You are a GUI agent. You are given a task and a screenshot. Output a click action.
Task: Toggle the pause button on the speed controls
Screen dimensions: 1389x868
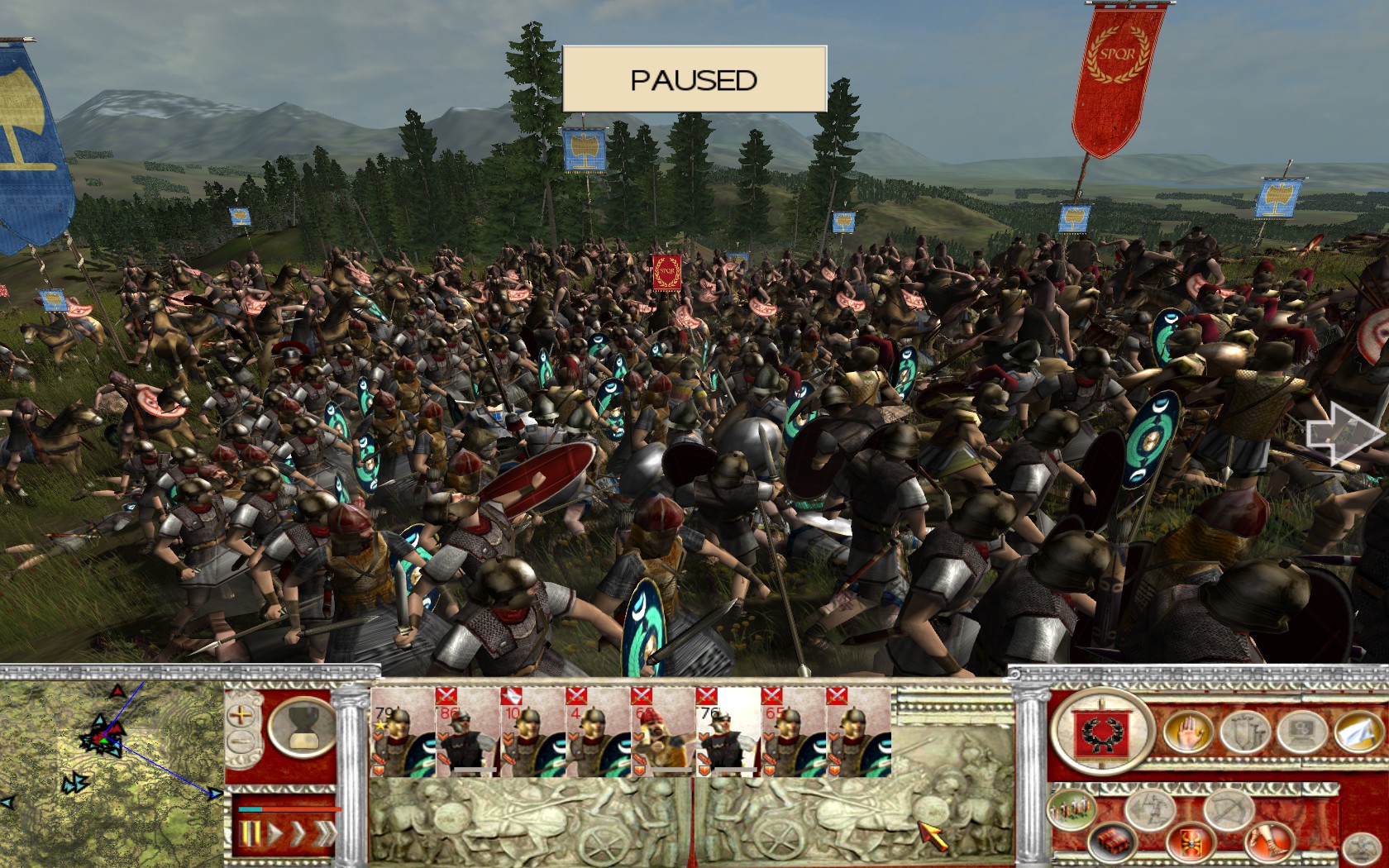[249, 833]
